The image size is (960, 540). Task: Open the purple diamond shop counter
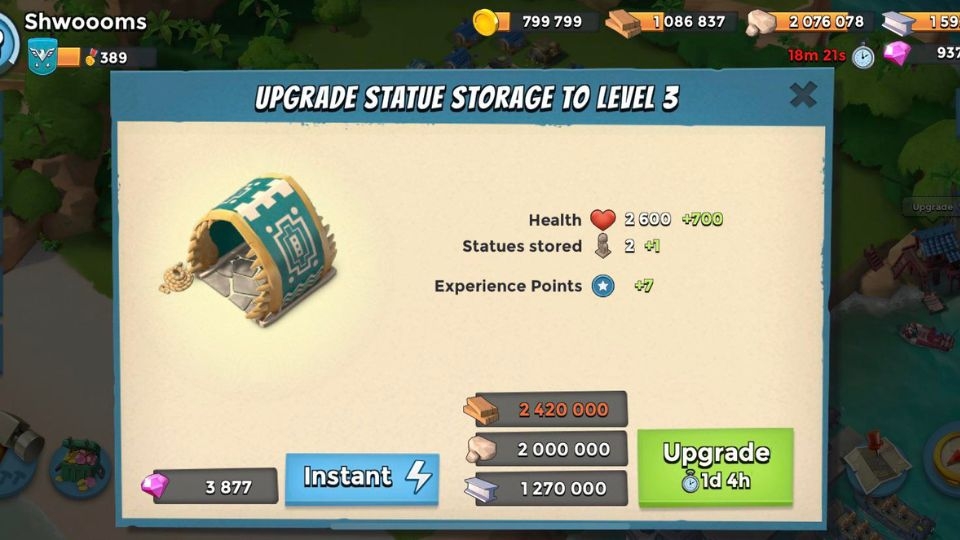click(x=925, y=53)
